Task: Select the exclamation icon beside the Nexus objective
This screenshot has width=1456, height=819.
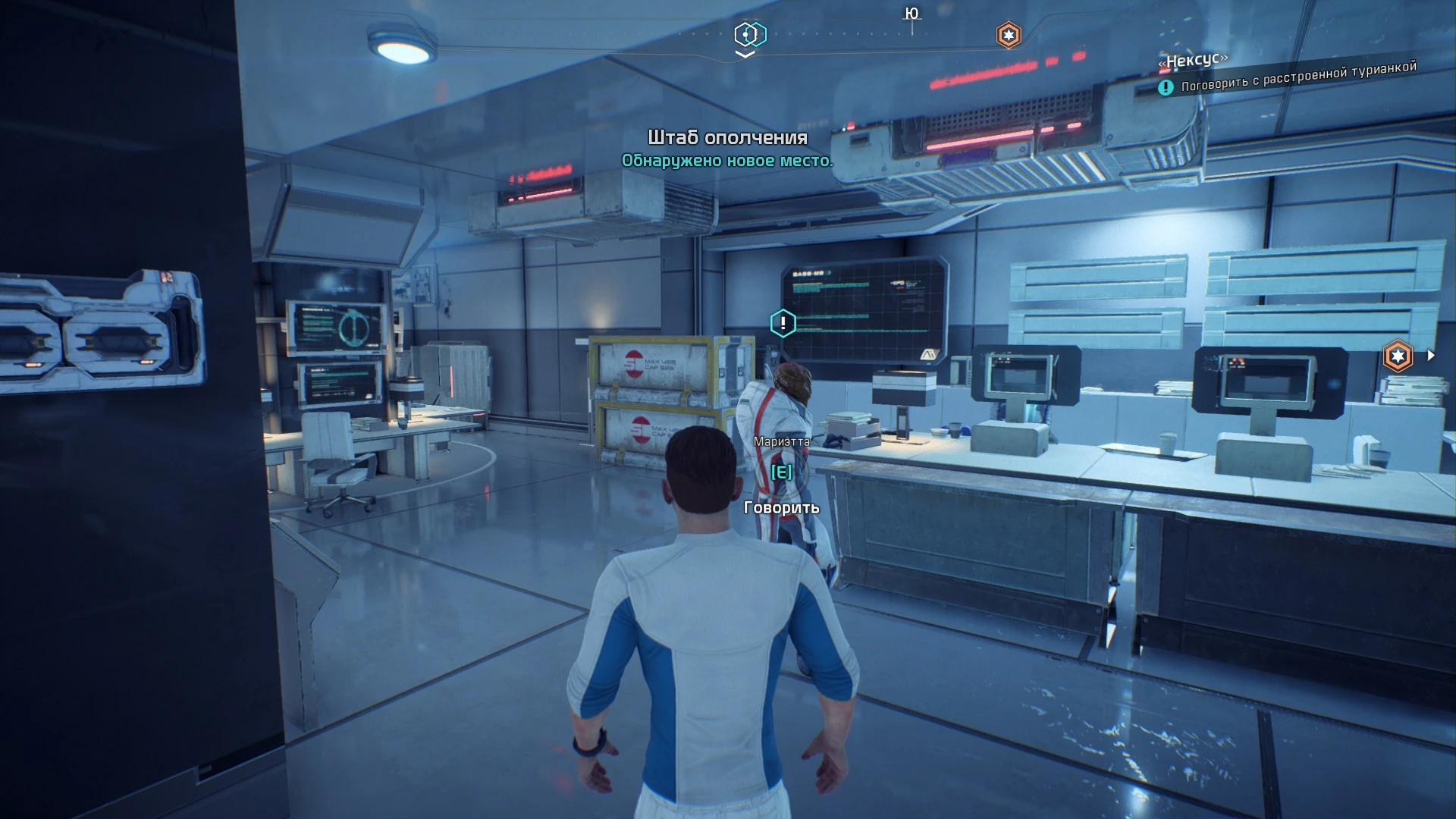Action: pos(1166,86)
